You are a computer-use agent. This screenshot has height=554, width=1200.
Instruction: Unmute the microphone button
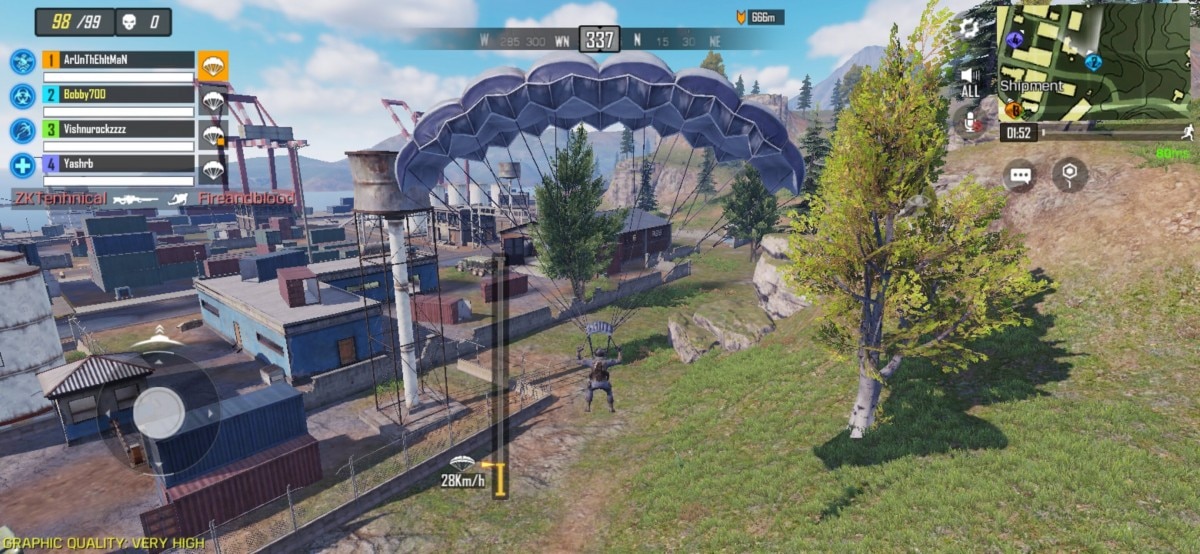969,122
